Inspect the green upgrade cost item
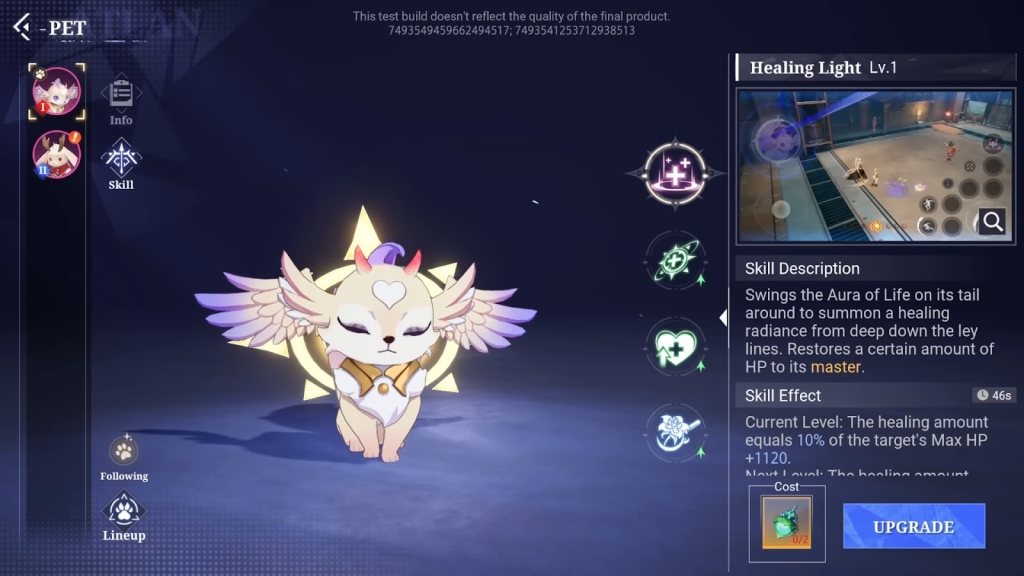The width and height of the screenshot is (1024, 576). (787, 522)
